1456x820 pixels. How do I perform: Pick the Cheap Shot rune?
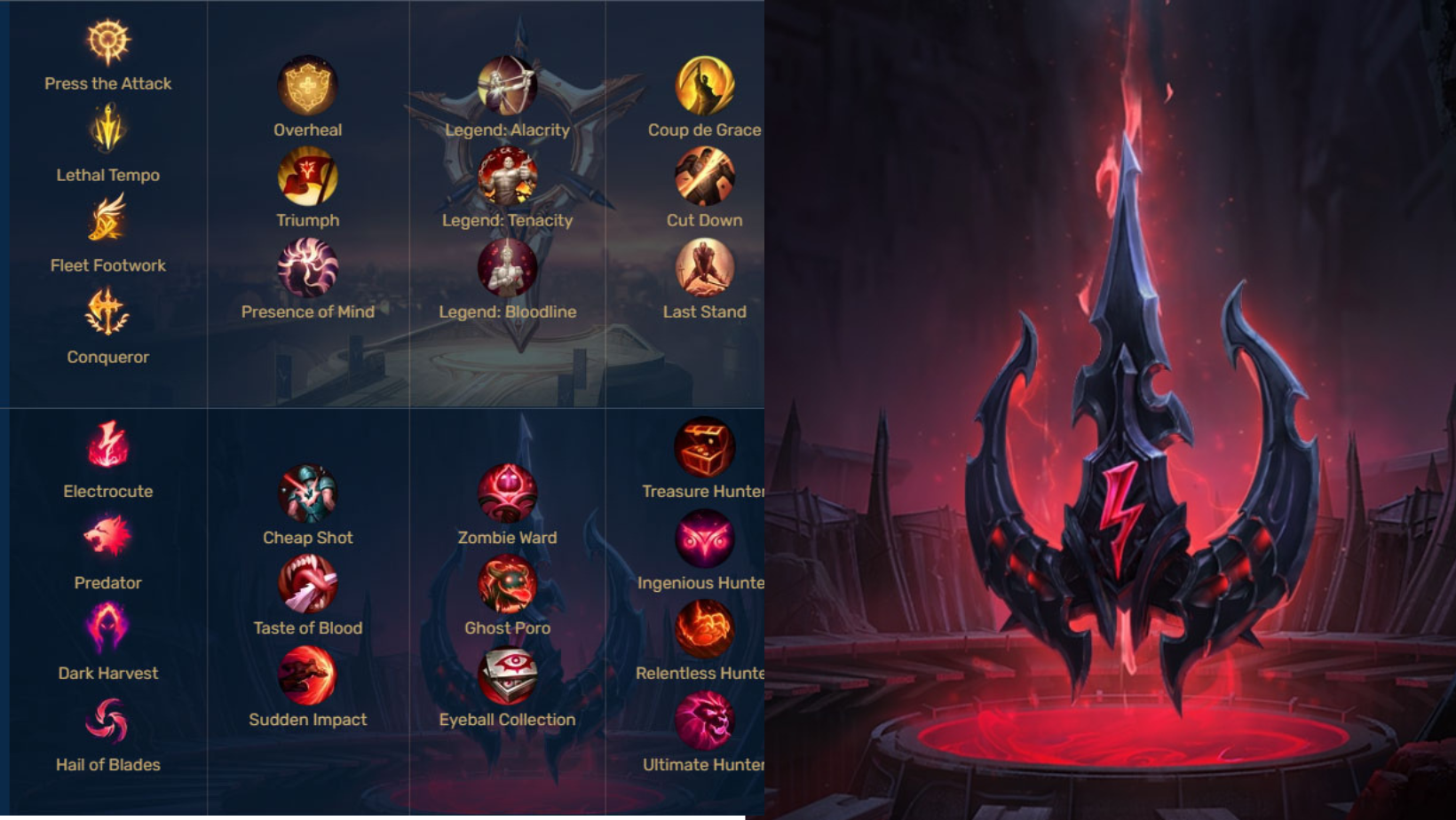click(x=307, y=493)
